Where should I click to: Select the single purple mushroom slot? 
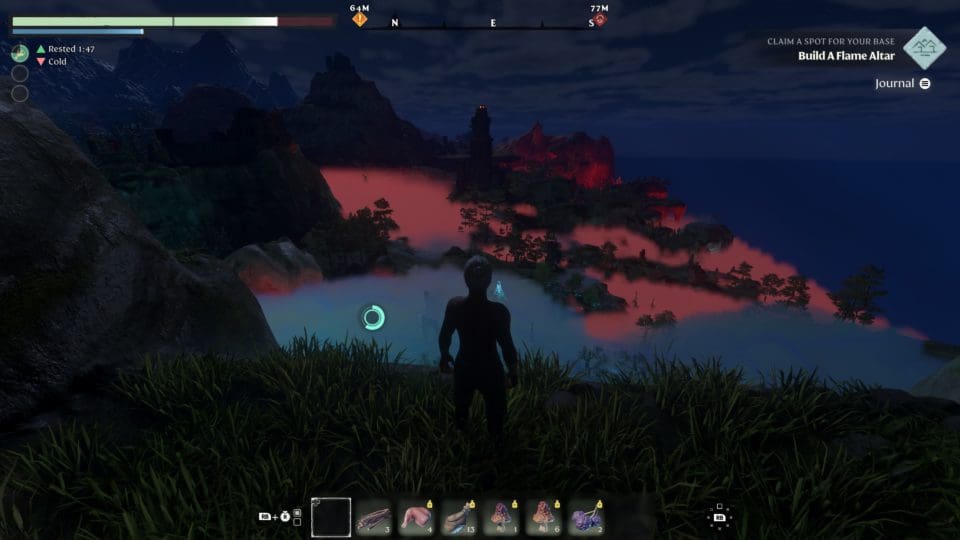tap(502, 517)
